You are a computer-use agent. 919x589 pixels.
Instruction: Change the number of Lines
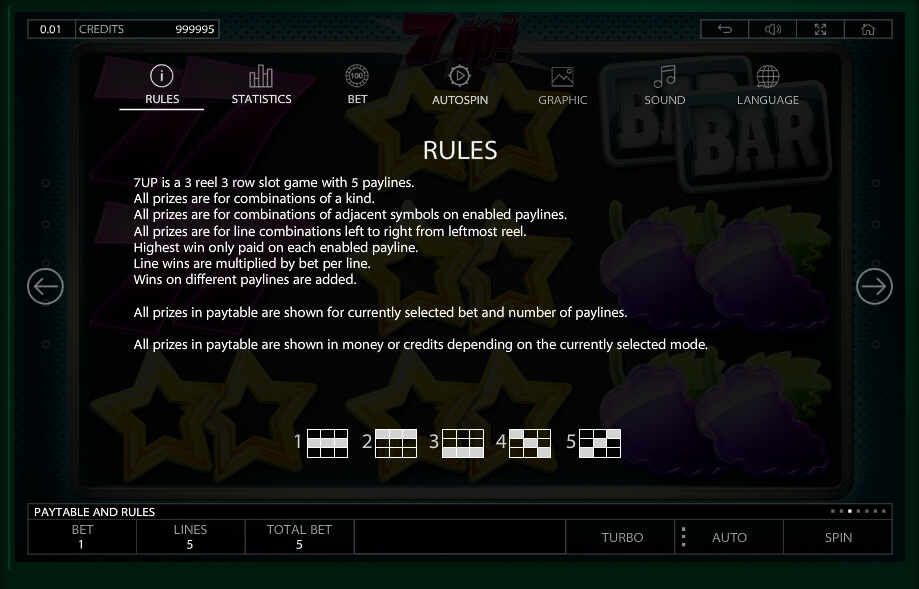(190, 537)
